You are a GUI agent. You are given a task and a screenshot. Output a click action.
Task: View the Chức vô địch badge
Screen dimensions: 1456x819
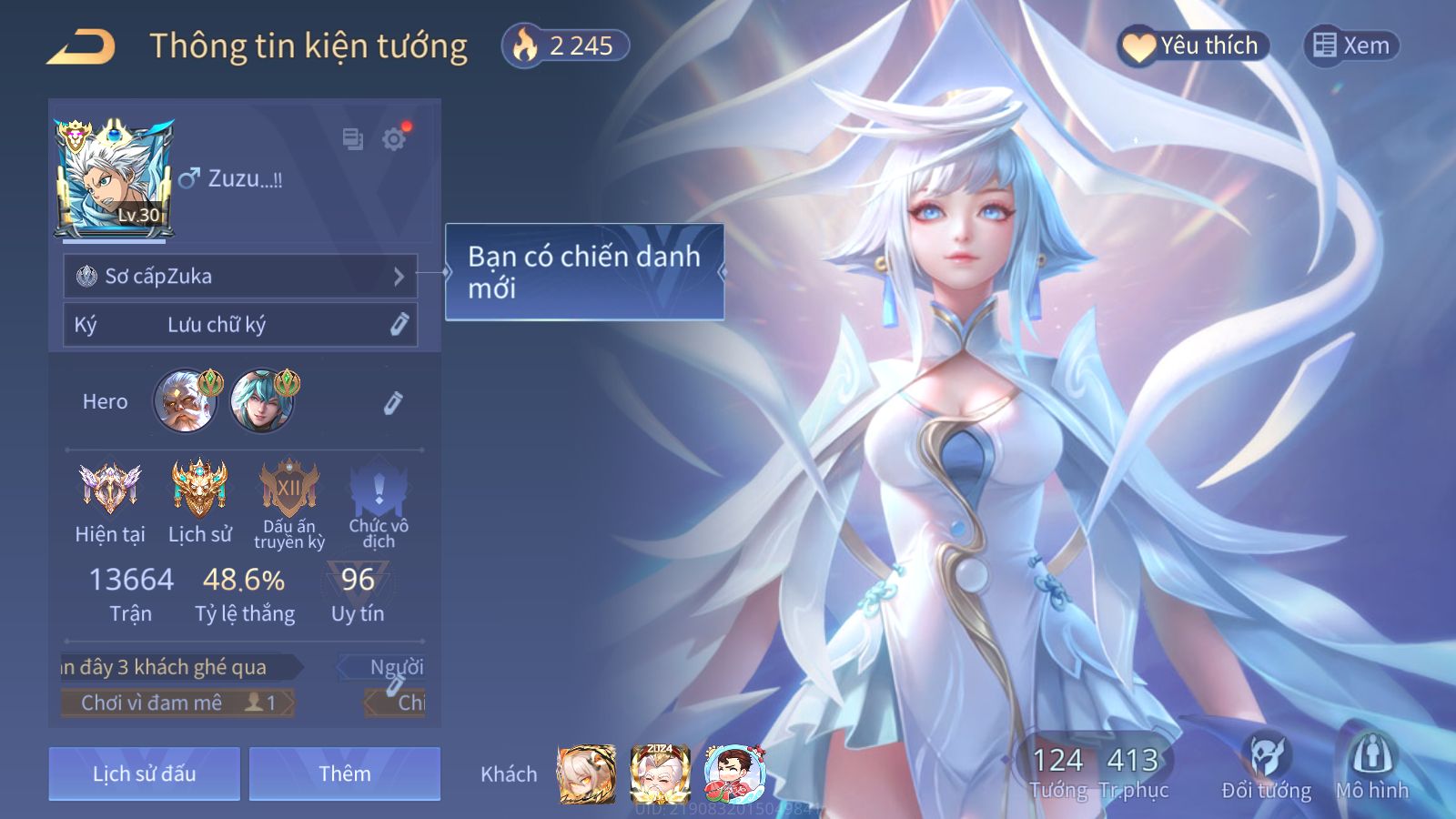379,491
